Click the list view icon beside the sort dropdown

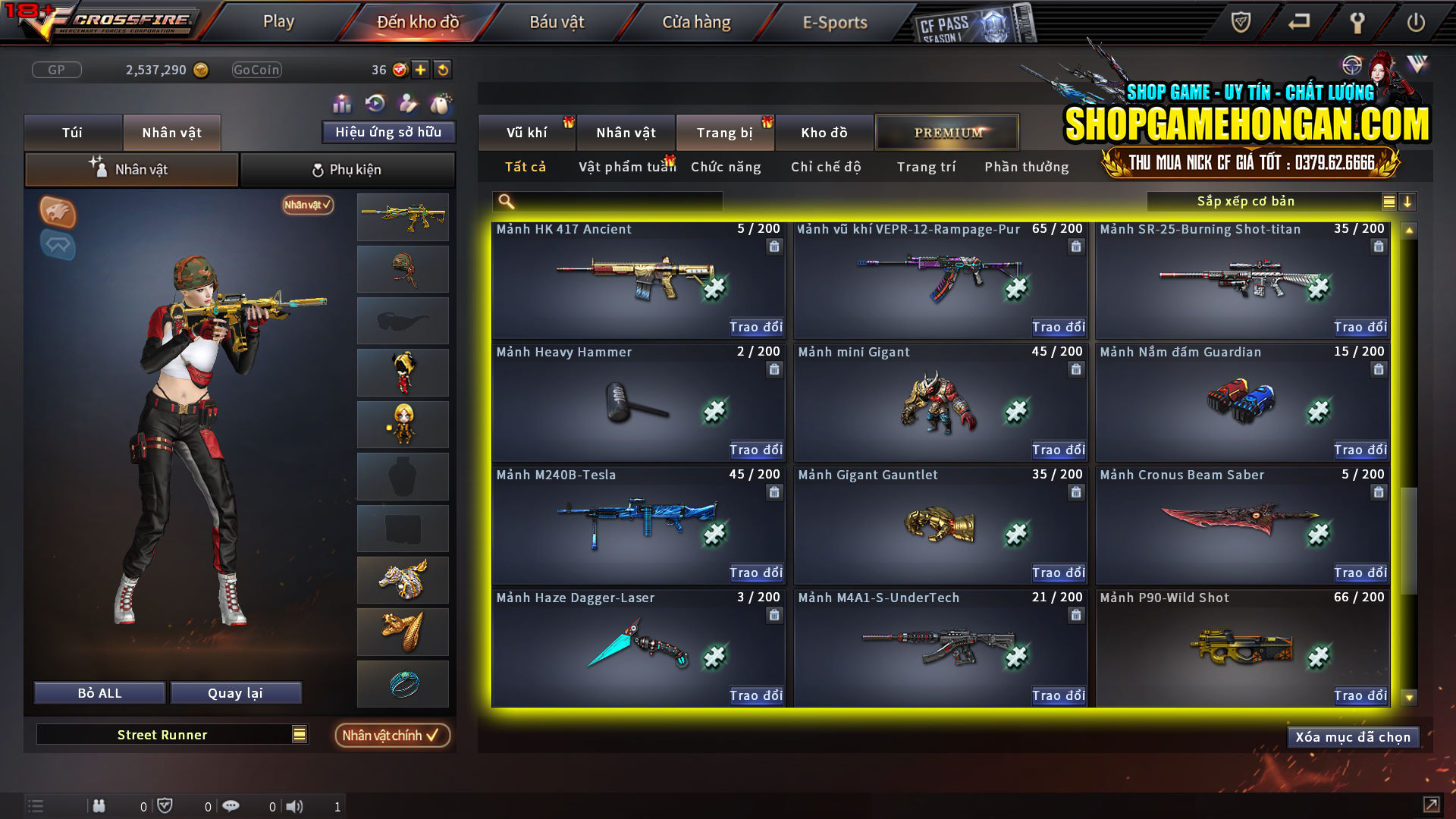1389,201
